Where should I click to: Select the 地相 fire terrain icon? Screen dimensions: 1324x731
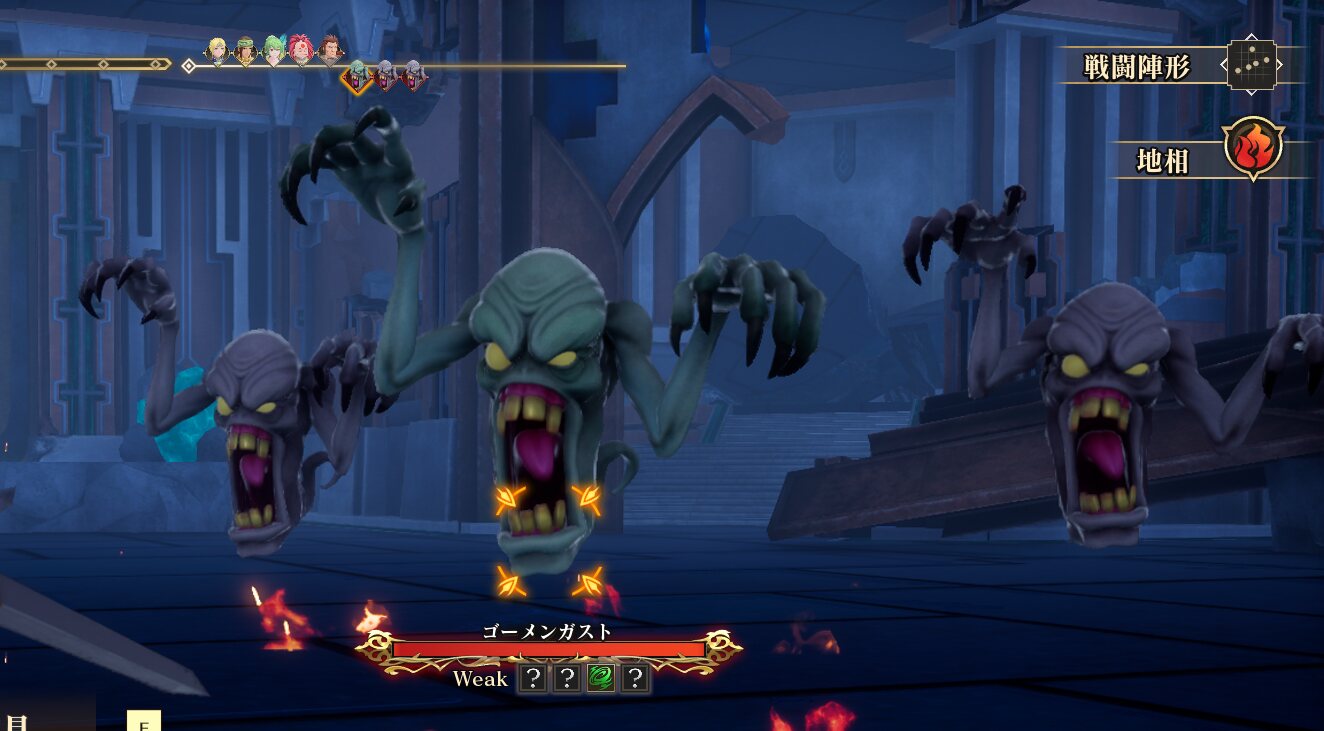click(1252, 148)
